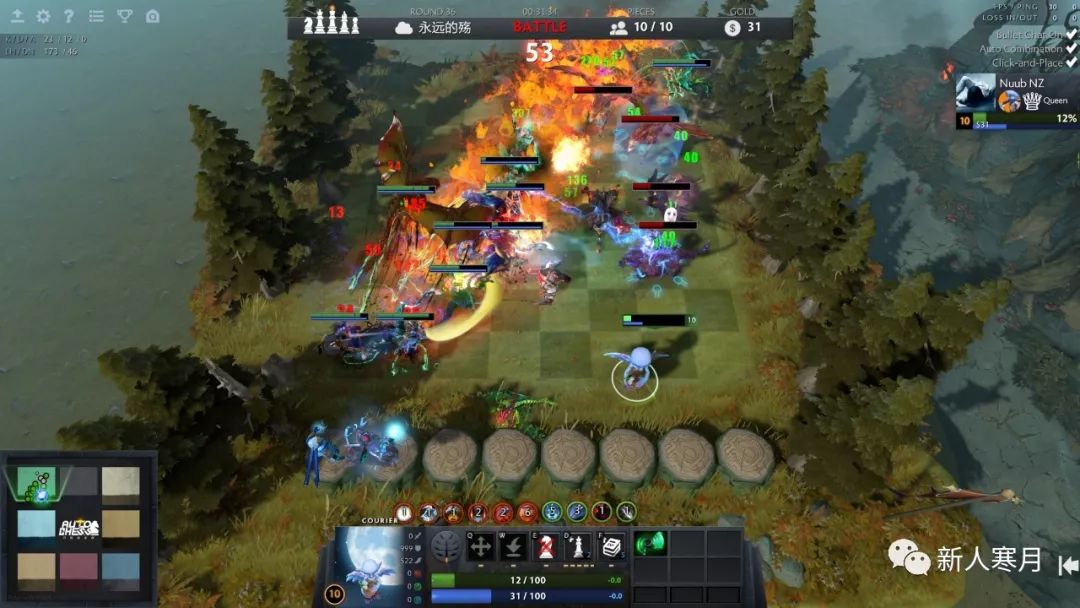Viewport: 1080px width, 608px height.
Task: Select the Nuub NZ player panel
Action: click(x=1015, y=101)
